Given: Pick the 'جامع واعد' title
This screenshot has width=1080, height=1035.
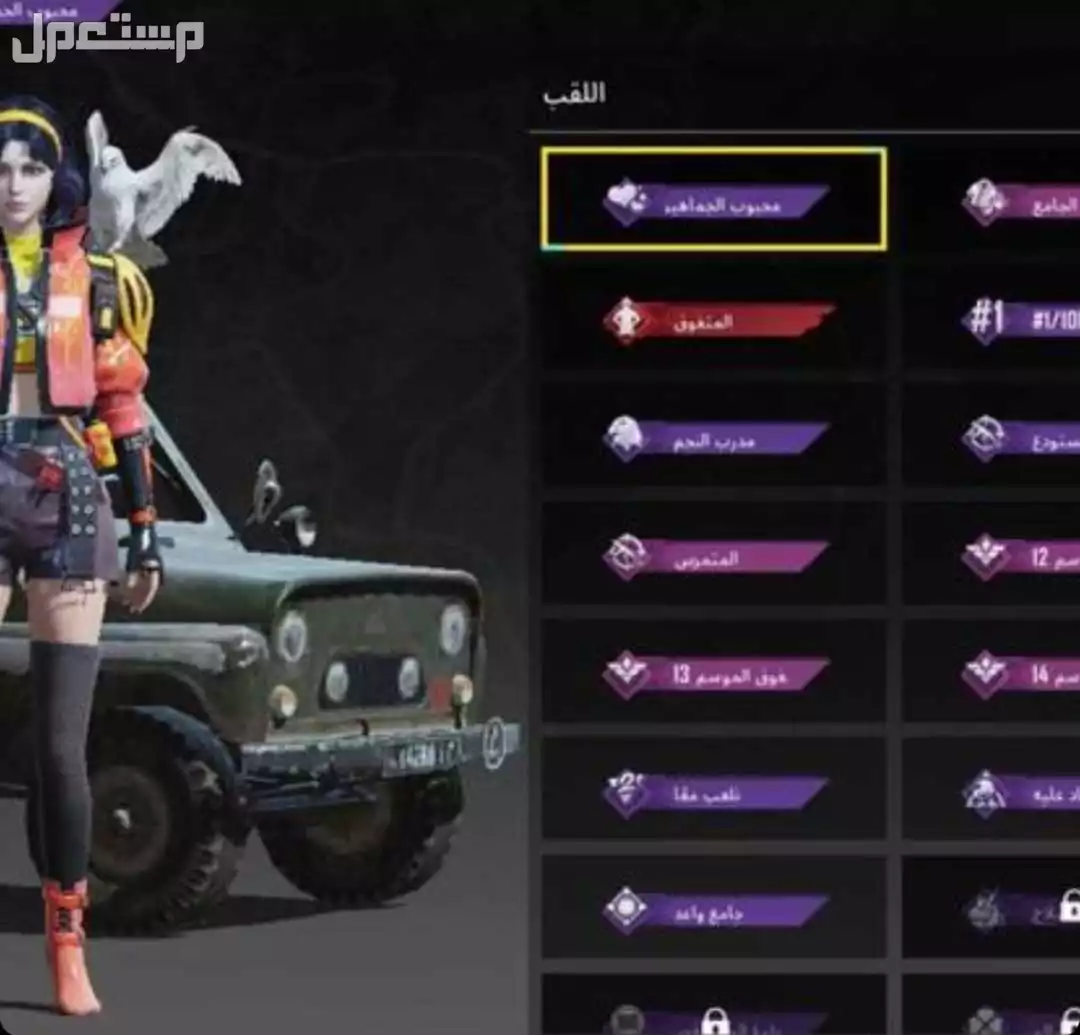Looking at the screenshot, I should click(714, 909).
